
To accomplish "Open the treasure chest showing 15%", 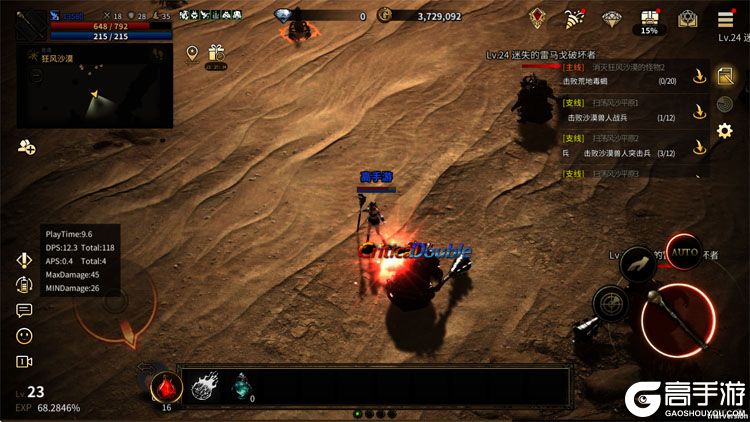I will (649, 18).
